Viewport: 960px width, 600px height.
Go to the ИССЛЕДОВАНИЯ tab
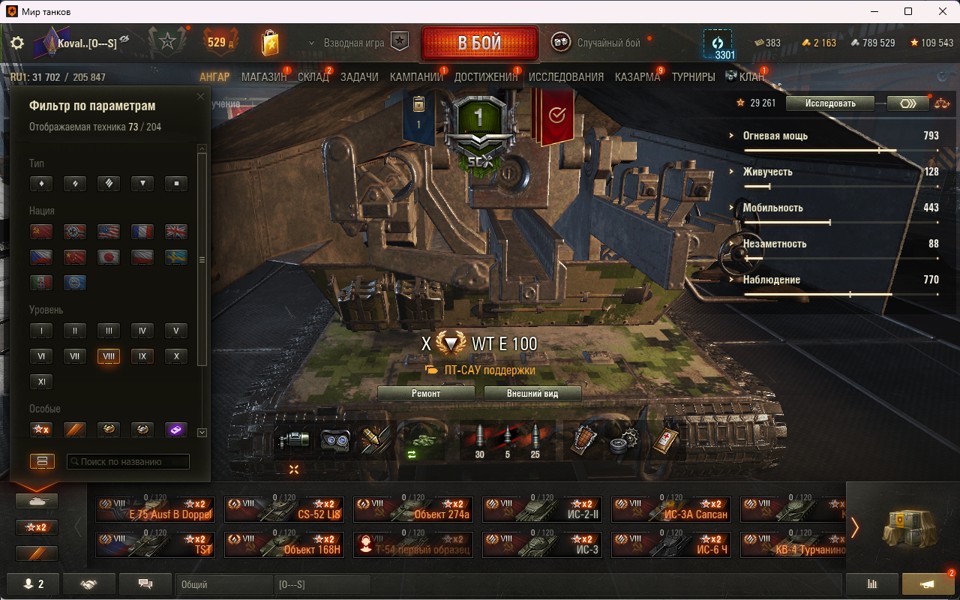point(566,77)
